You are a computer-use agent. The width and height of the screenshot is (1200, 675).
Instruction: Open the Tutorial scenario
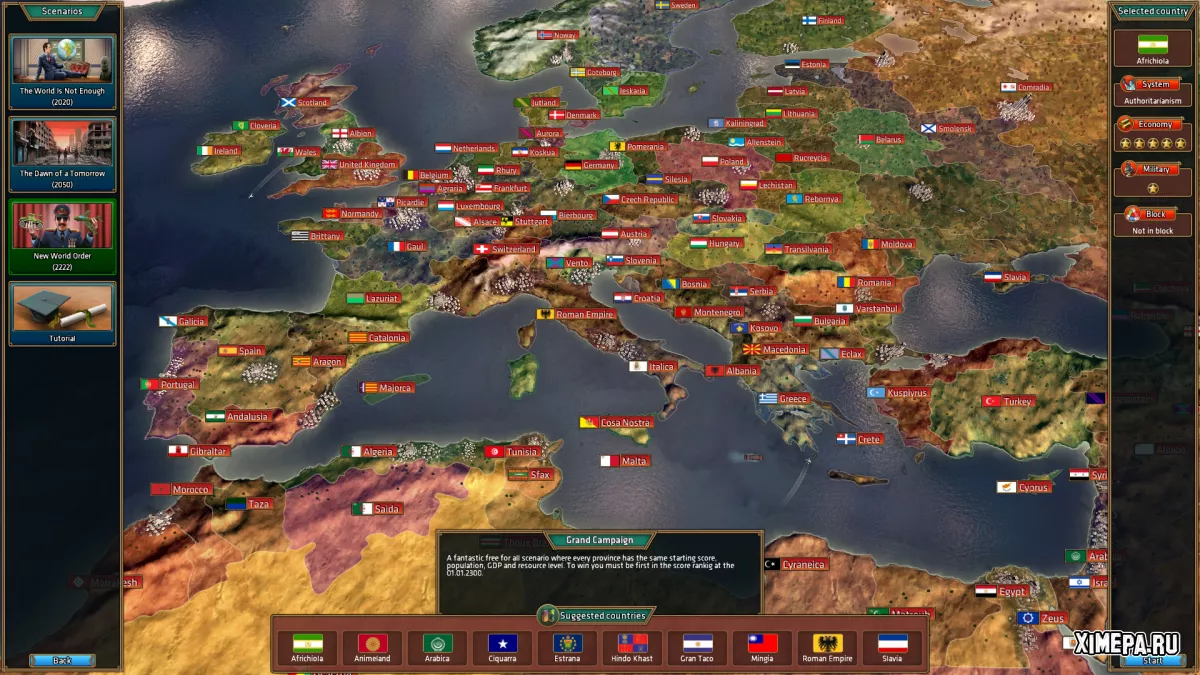pos(62,314)
